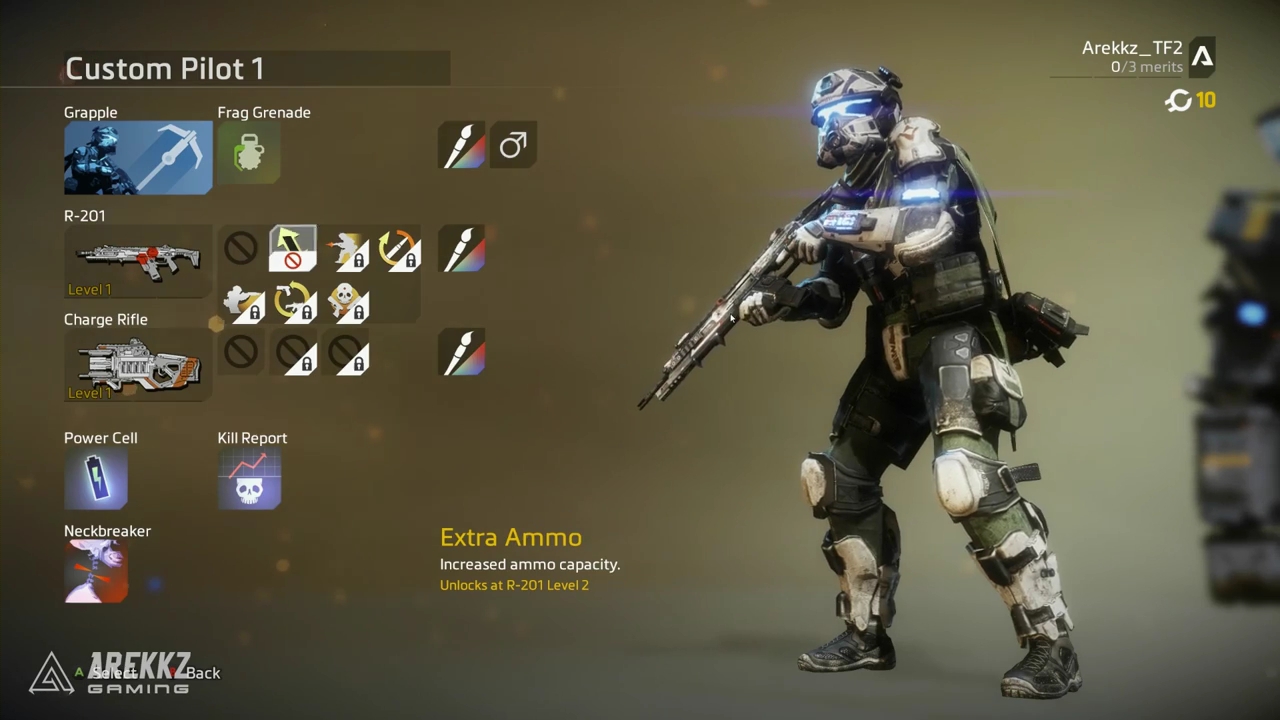Select the locked weapon swap arrows mod
Screen dimensions: 1280x720
point(294,302)
